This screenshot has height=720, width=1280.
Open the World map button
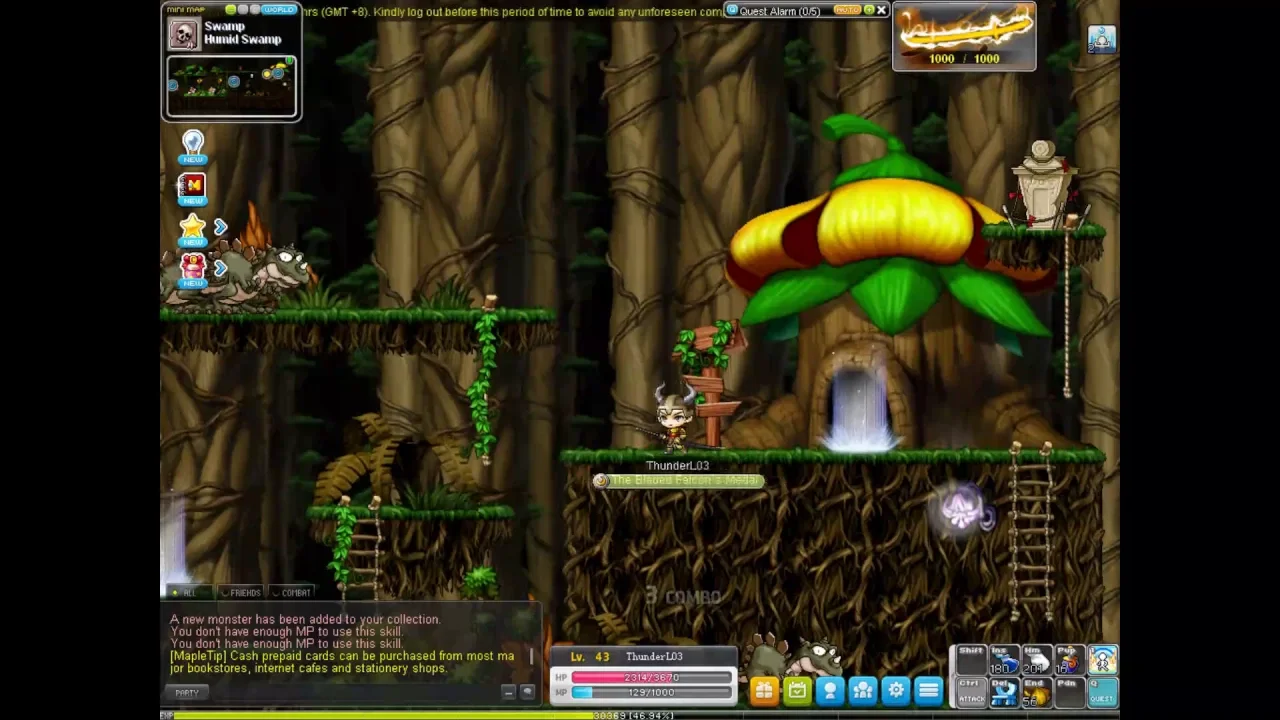pos(279,10)
